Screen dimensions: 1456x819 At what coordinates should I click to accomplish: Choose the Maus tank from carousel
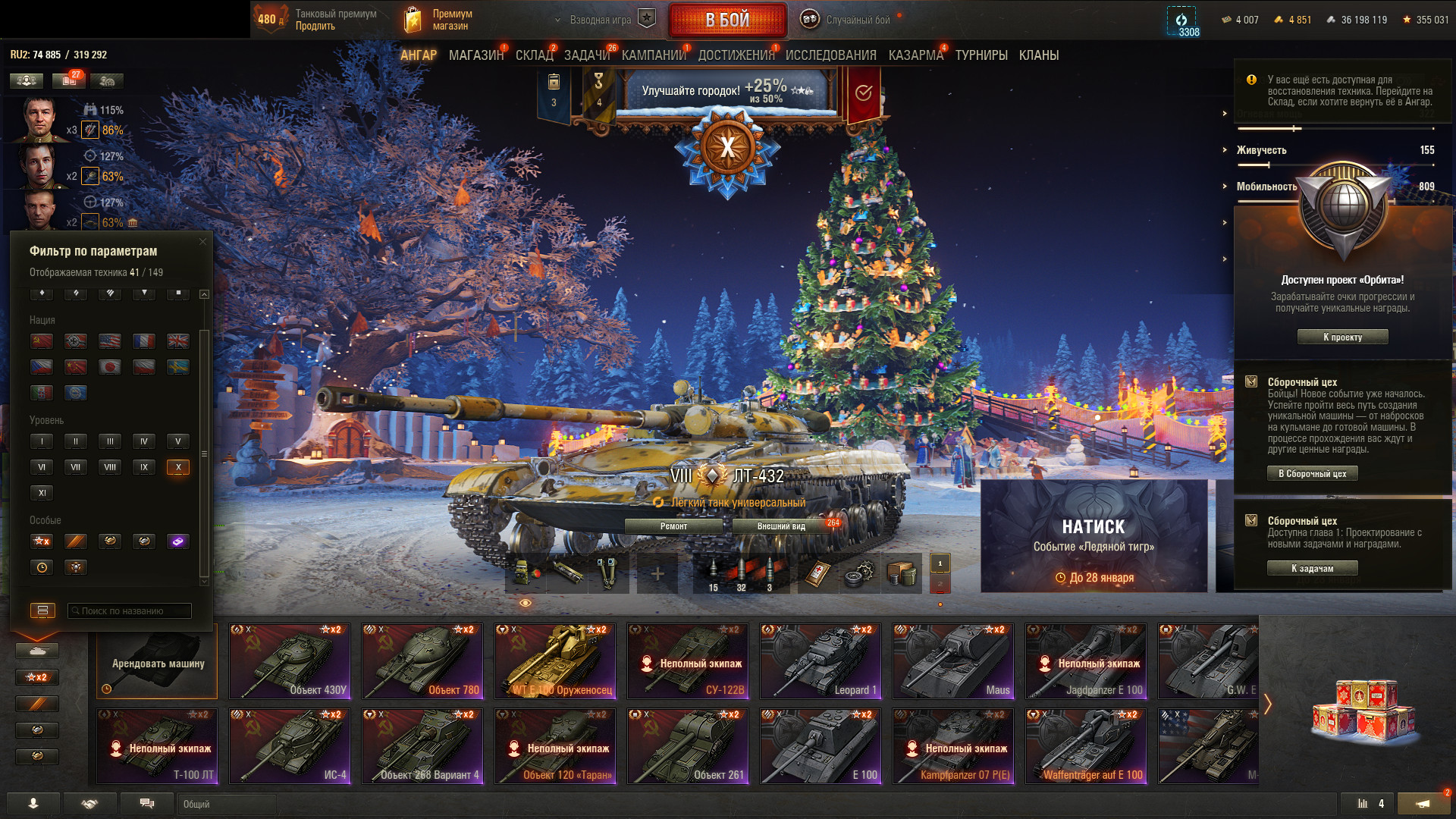953,661
